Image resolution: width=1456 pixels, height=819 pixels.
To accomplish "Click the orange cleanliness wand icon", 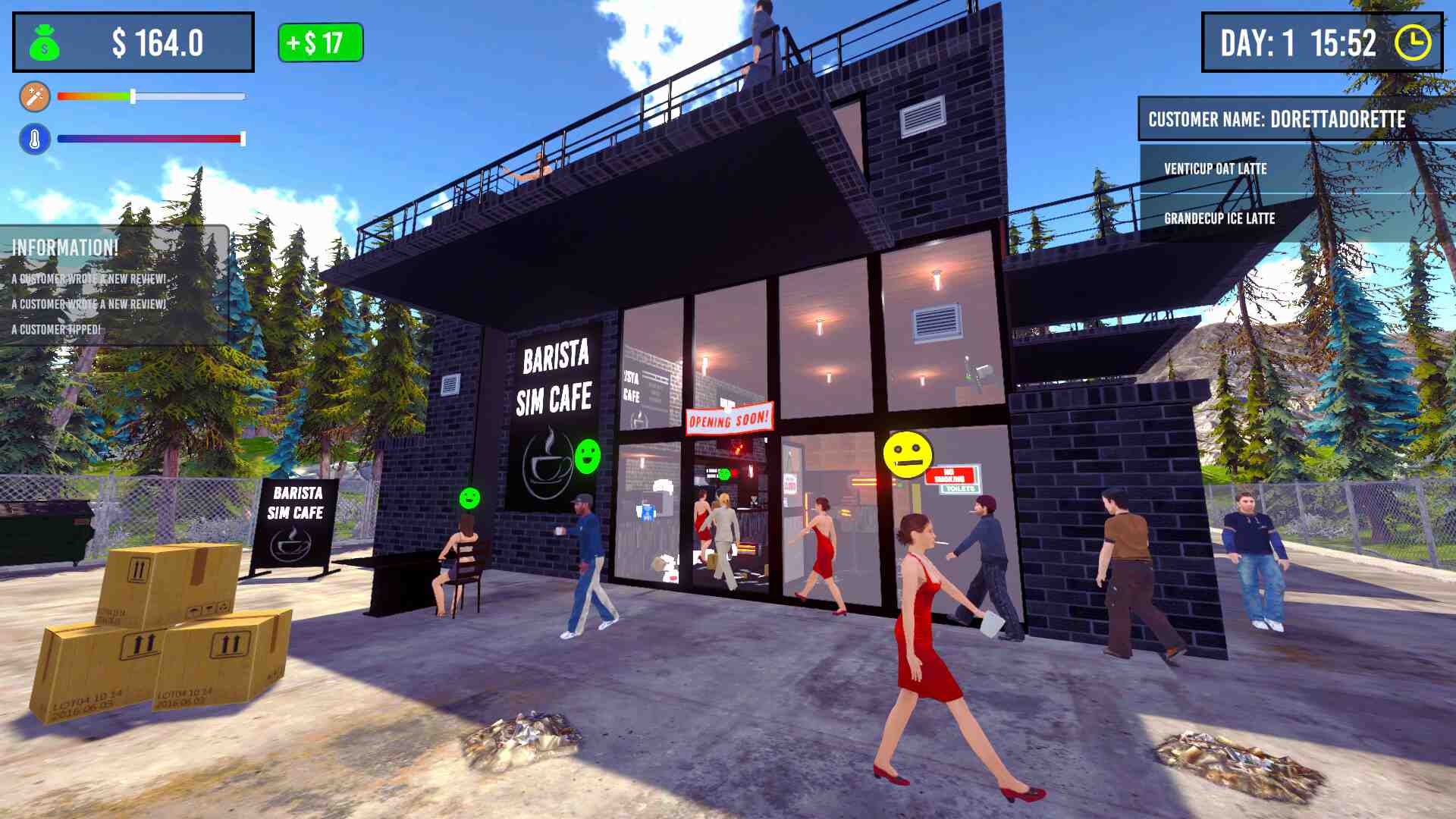I will [x=34, y=96].
